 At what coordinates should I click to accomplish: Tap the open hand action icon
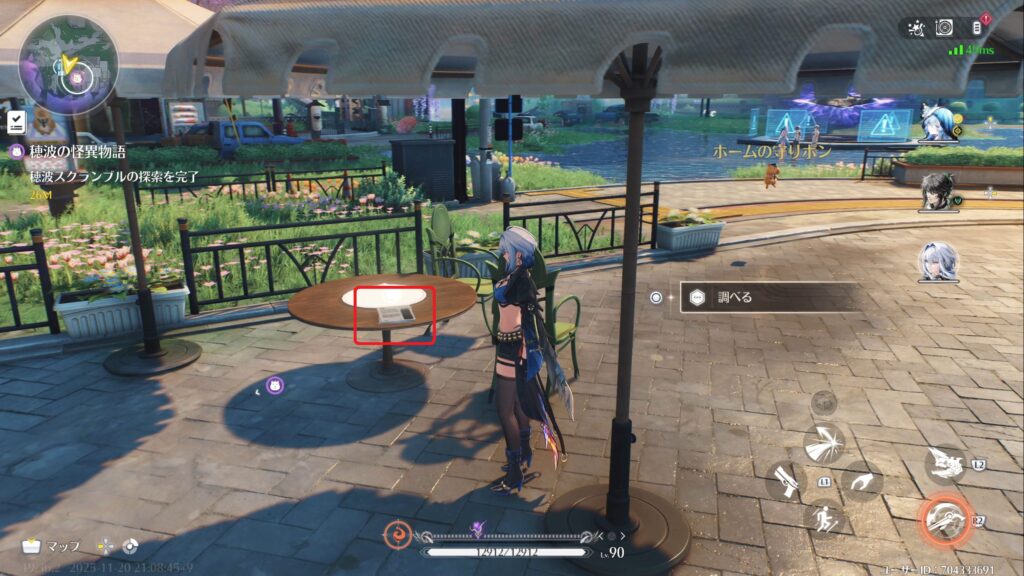point(861,483)
